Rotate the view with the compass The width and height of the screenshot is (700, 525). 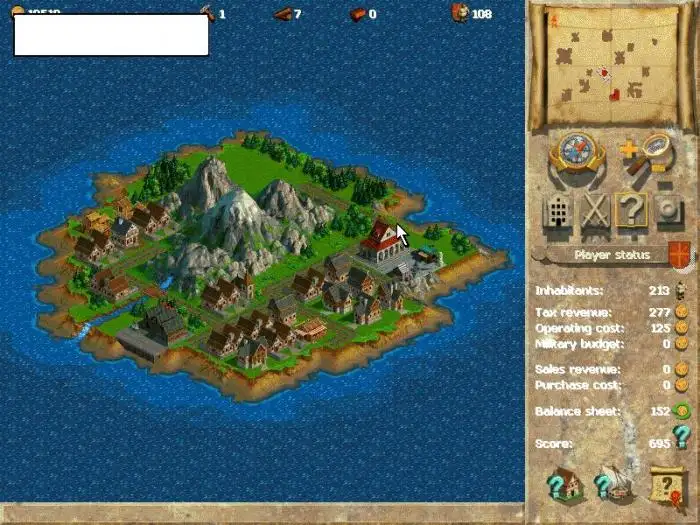pos(578,154)
